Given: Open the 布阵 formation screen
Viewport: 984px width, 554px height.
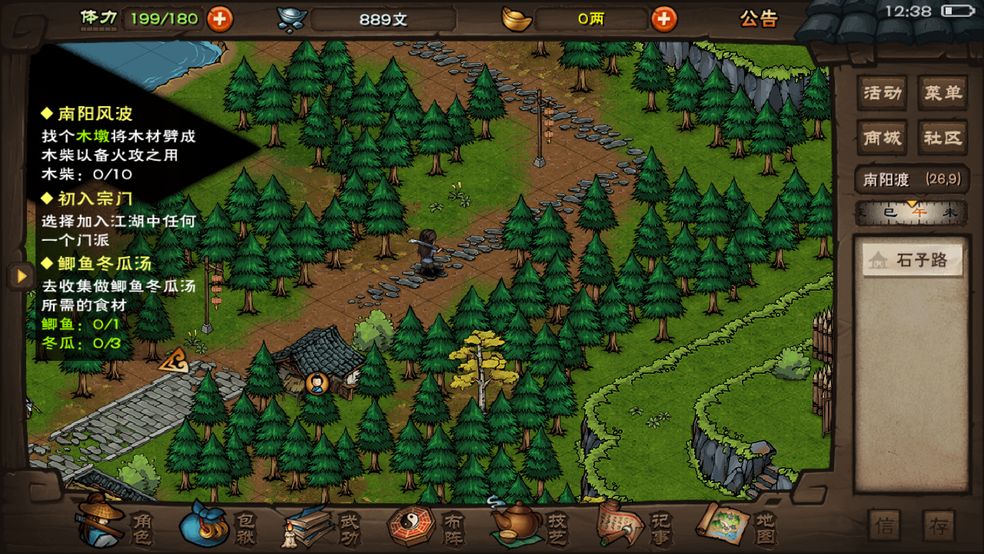Looking at the screenshot, I should click(427, 522).
